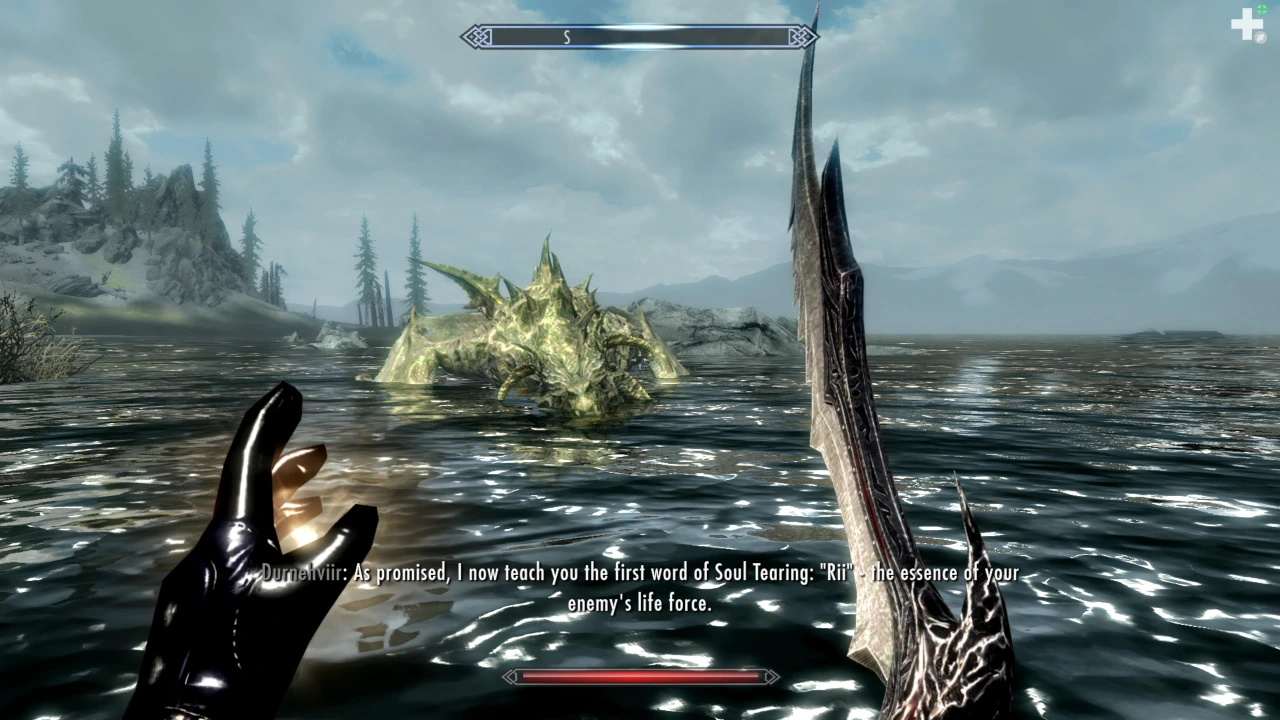Click the enemy's life force subtitle line

[640, 603]
